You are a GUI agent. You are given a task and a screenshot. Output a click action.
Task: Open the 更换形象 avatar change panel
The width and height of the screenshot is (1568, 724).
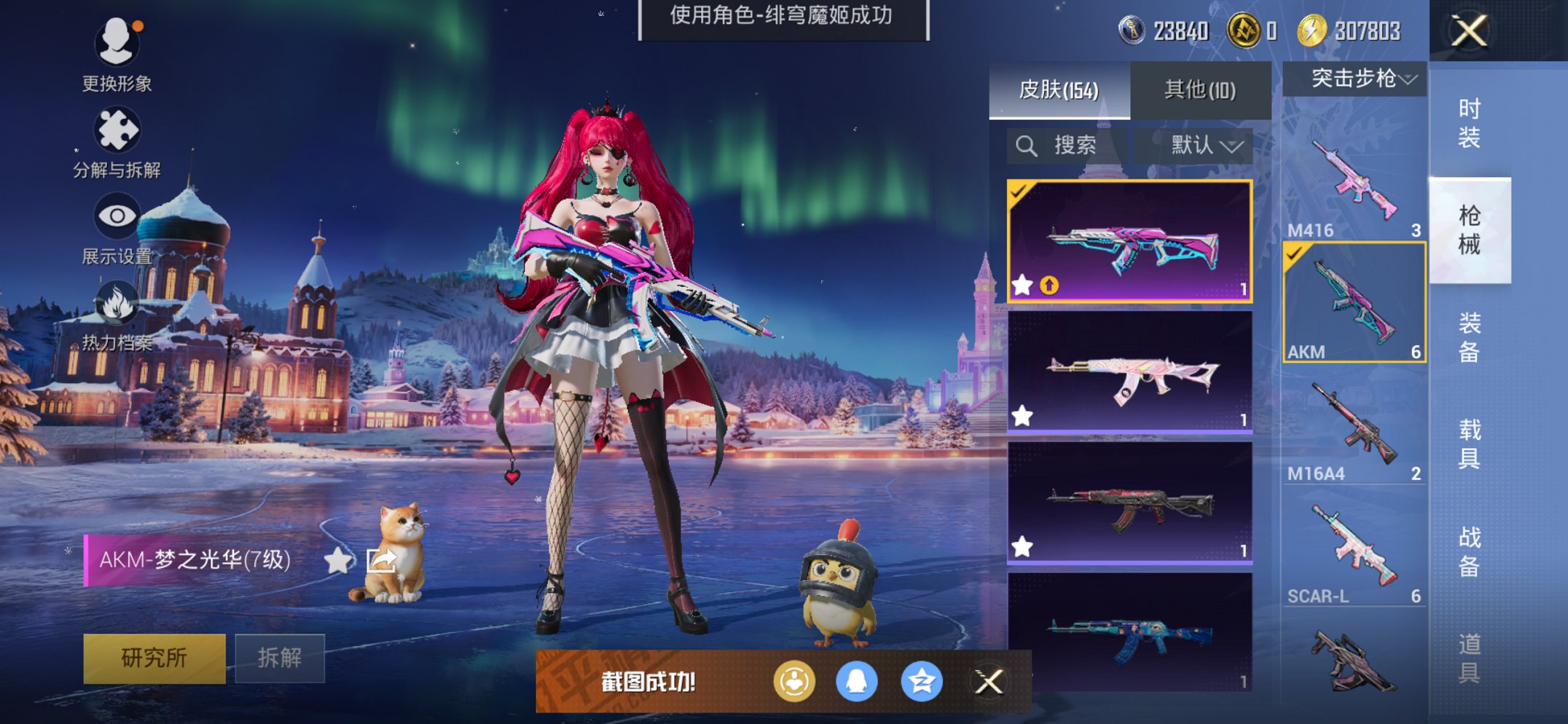(119, 44)
